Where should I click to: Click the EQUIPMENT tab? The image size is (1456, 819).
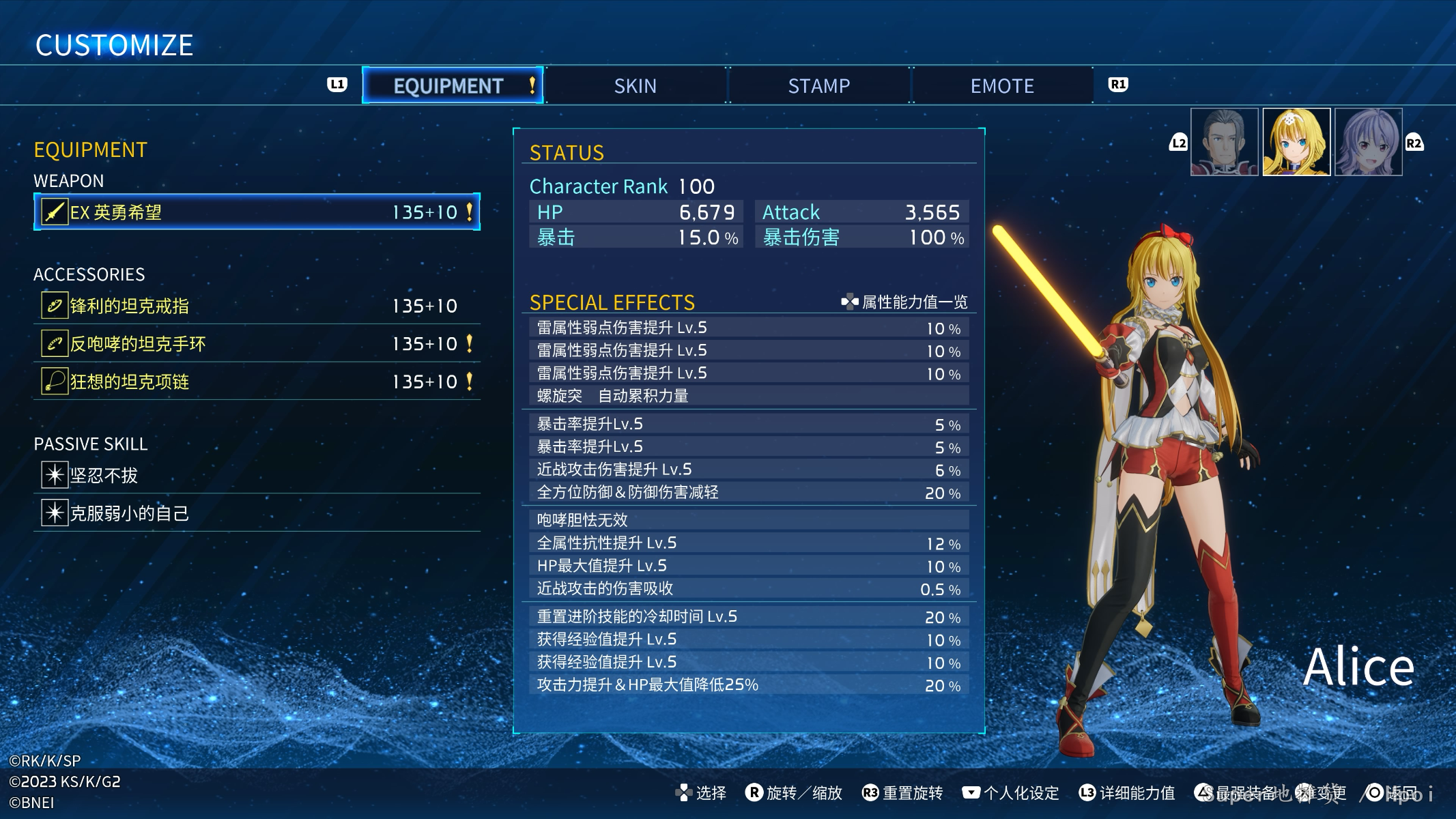452,86
